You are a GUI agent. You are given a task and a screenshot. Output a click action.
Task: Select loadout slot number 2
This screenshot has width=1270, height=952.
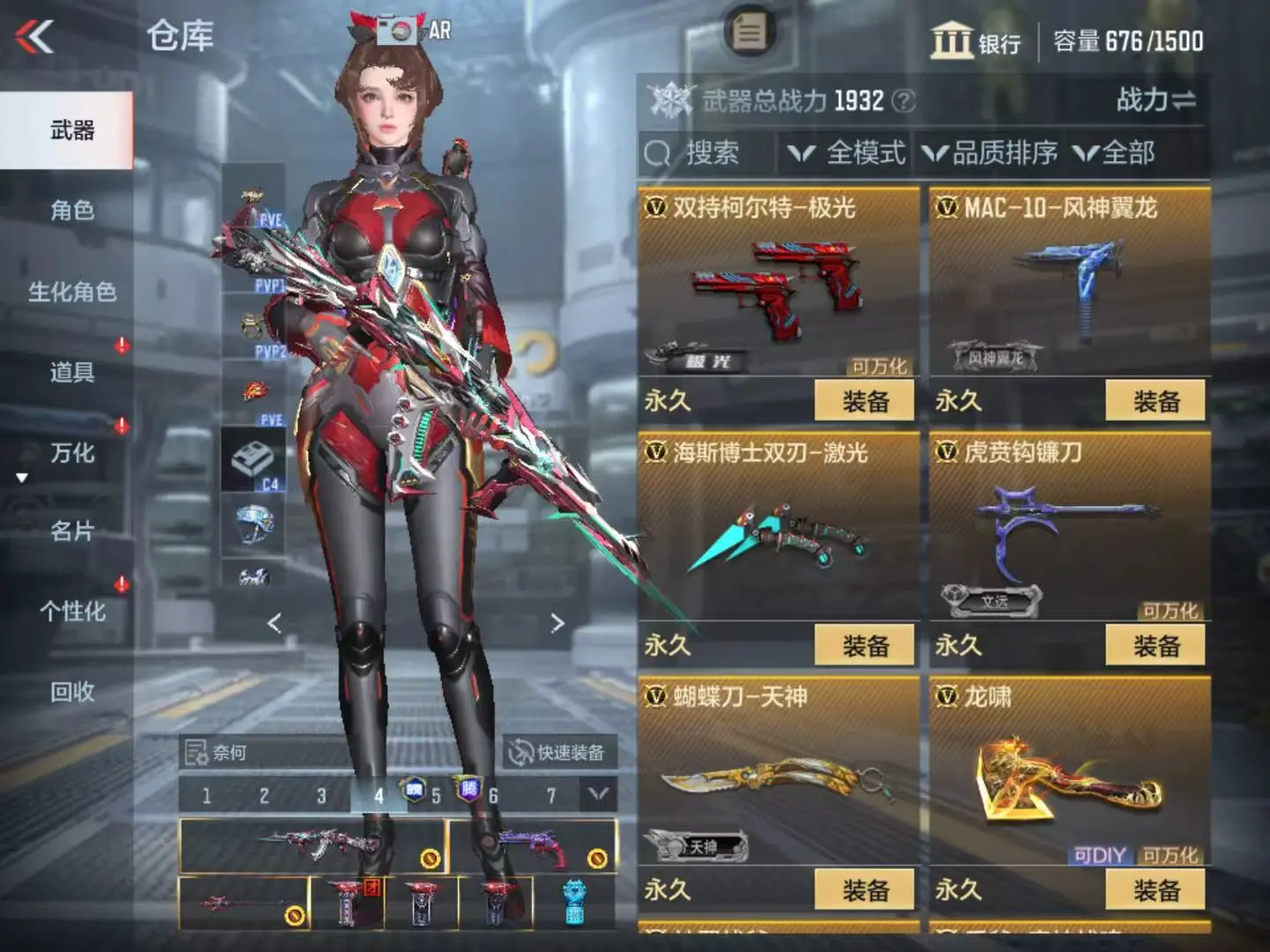[264, 796]
